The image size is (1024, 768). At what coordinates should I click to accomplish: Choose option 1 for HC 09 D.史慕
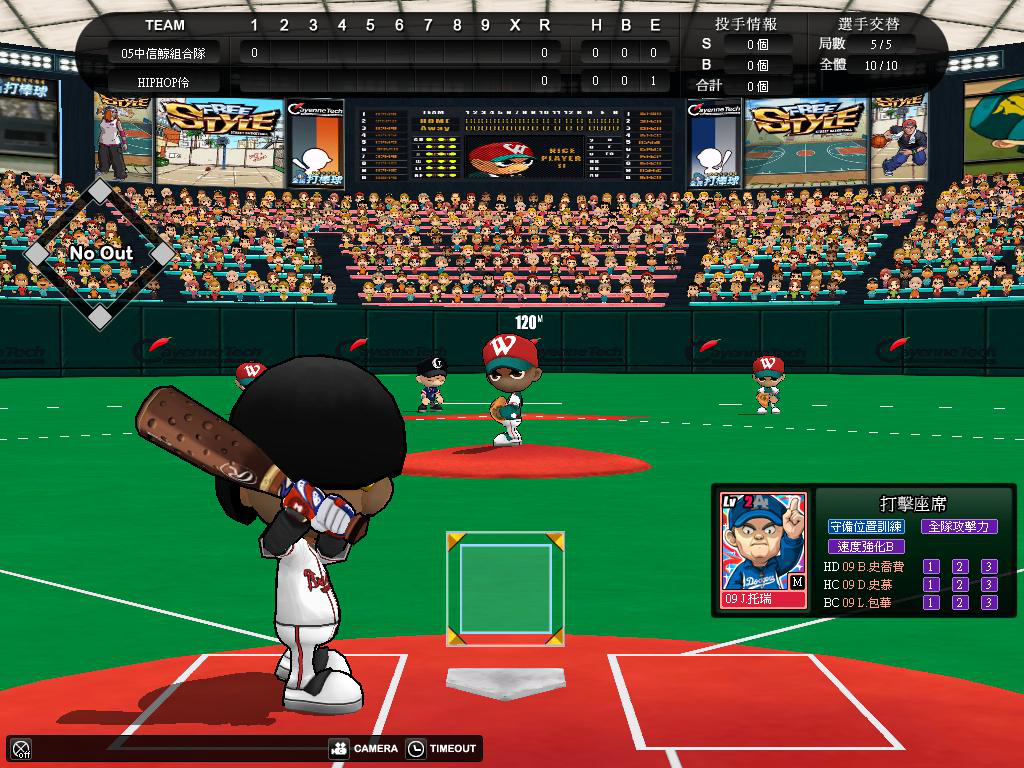(x=931, y=585)
